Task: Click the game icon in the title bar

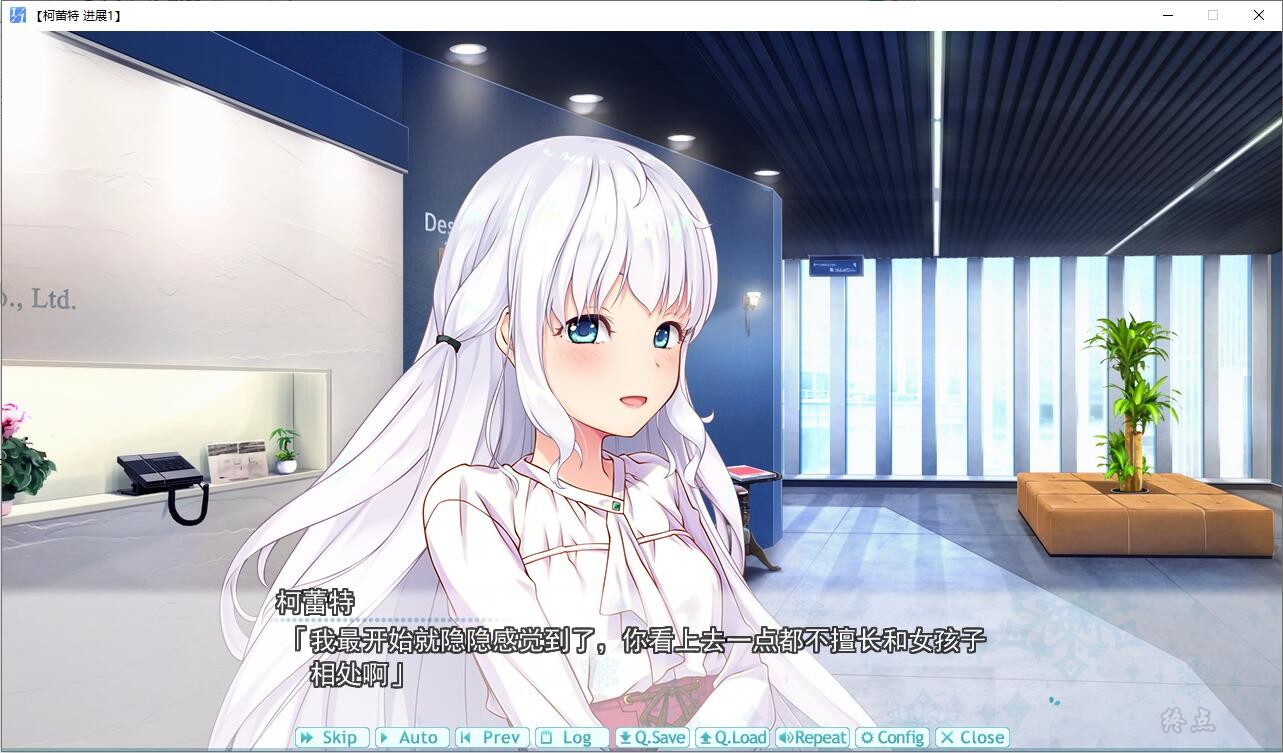Action: (x=16, y=15)
